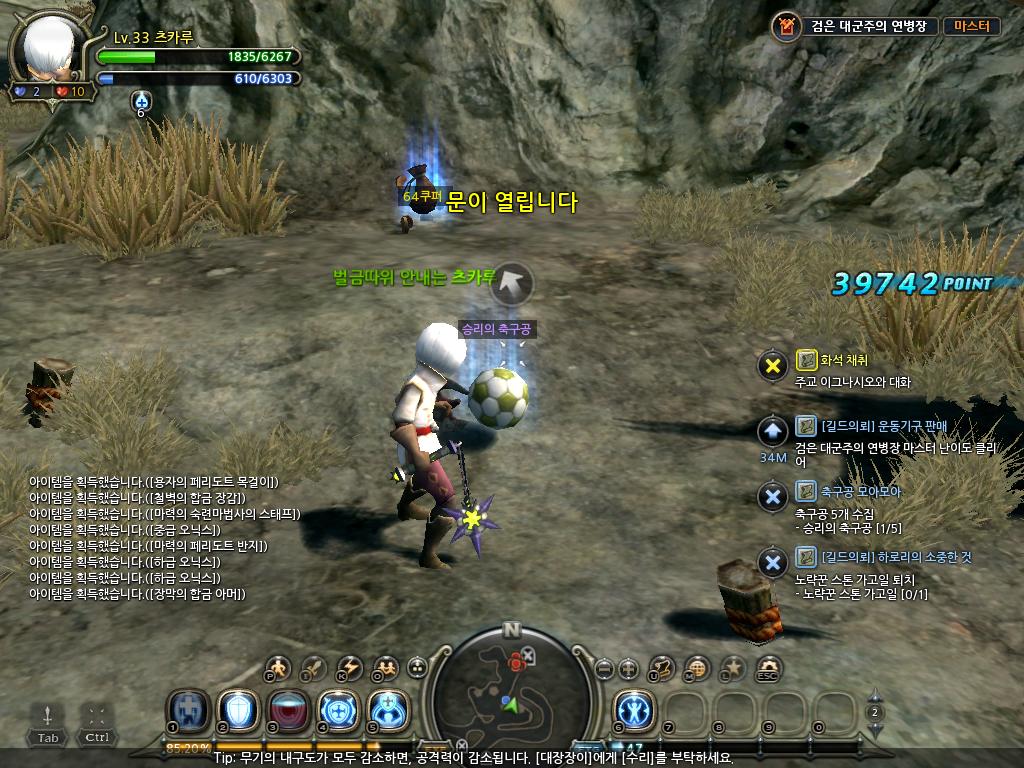Open the skill menu lightning icon

(x=350, y=667)
